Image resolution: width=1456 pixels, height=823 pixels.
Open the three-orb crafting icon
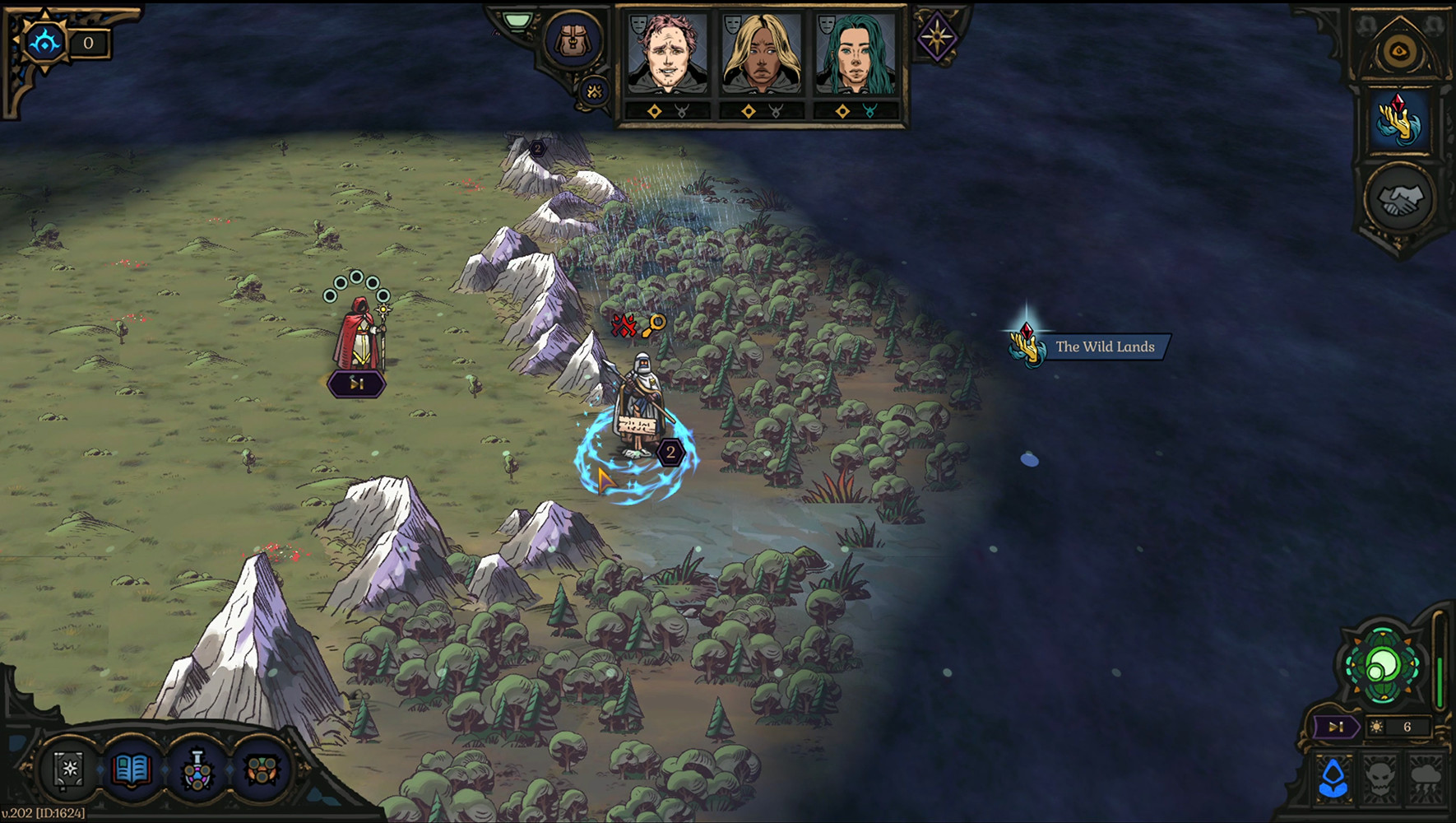[262, 770]
